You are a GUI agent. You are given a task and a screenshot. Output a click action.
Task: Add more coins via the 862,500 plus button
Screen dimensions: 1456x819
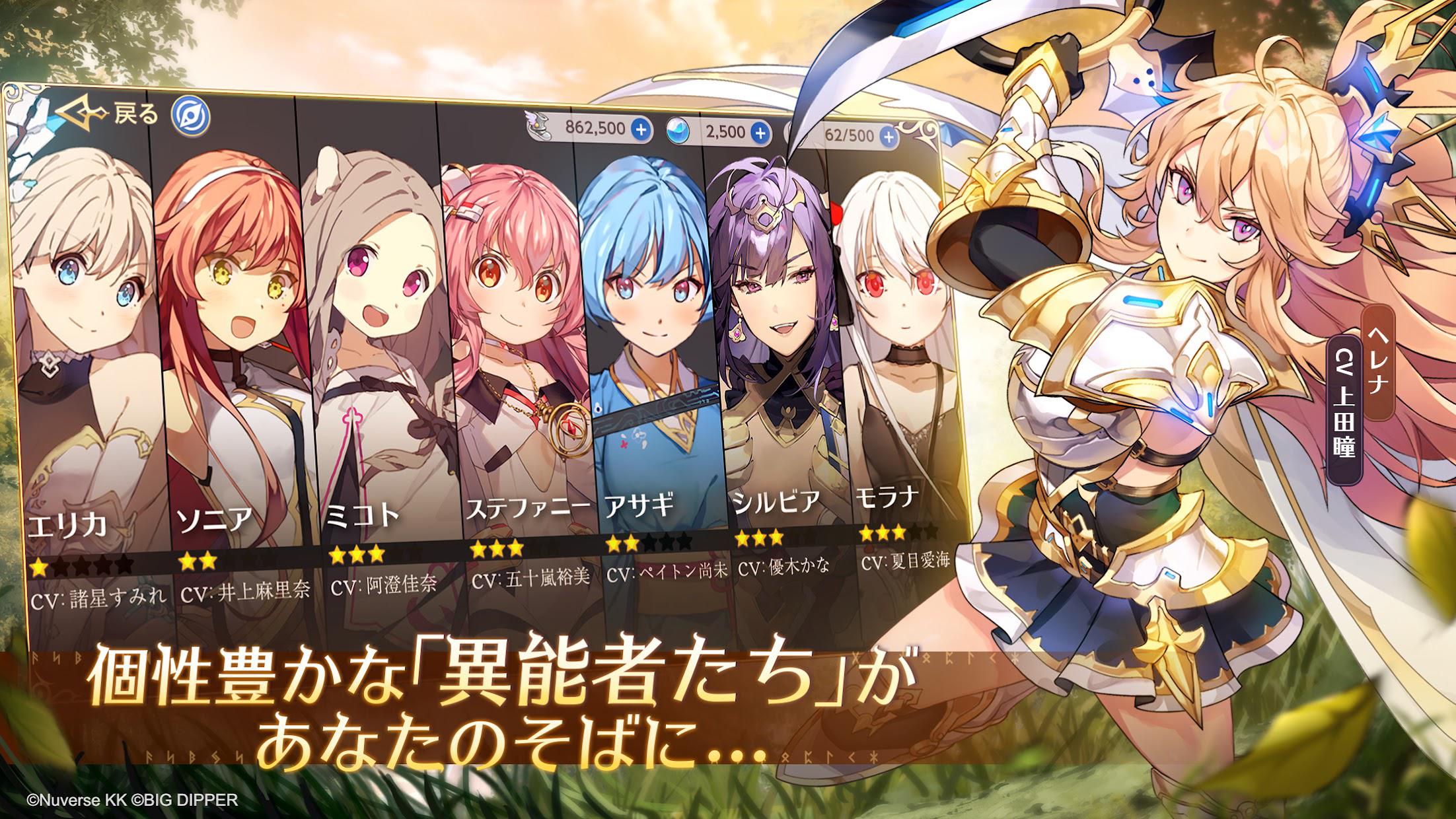pyautogui.click(x=640, y=129)
